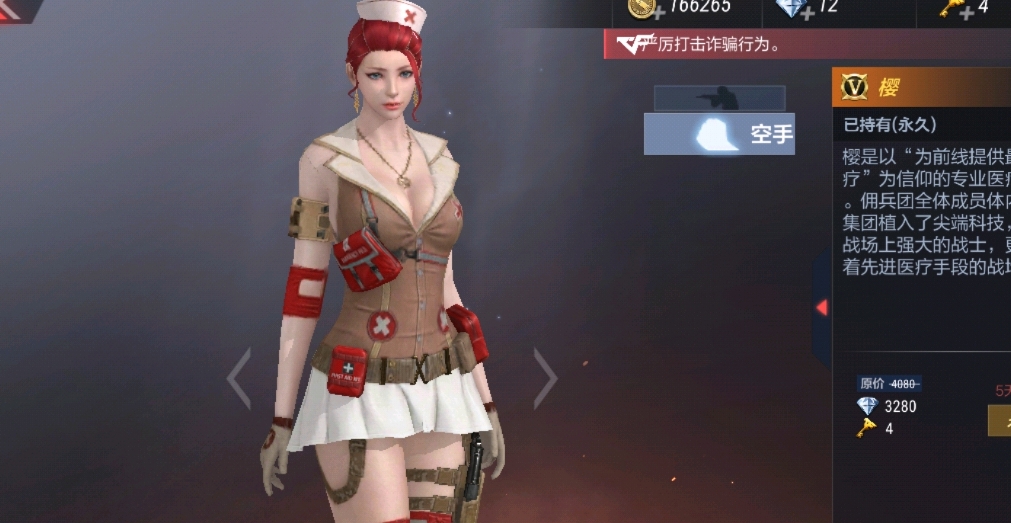Screen dimensions: 1011x523
Task: Click the gold V badge beside 樱
Action: (x=855, y=88)
